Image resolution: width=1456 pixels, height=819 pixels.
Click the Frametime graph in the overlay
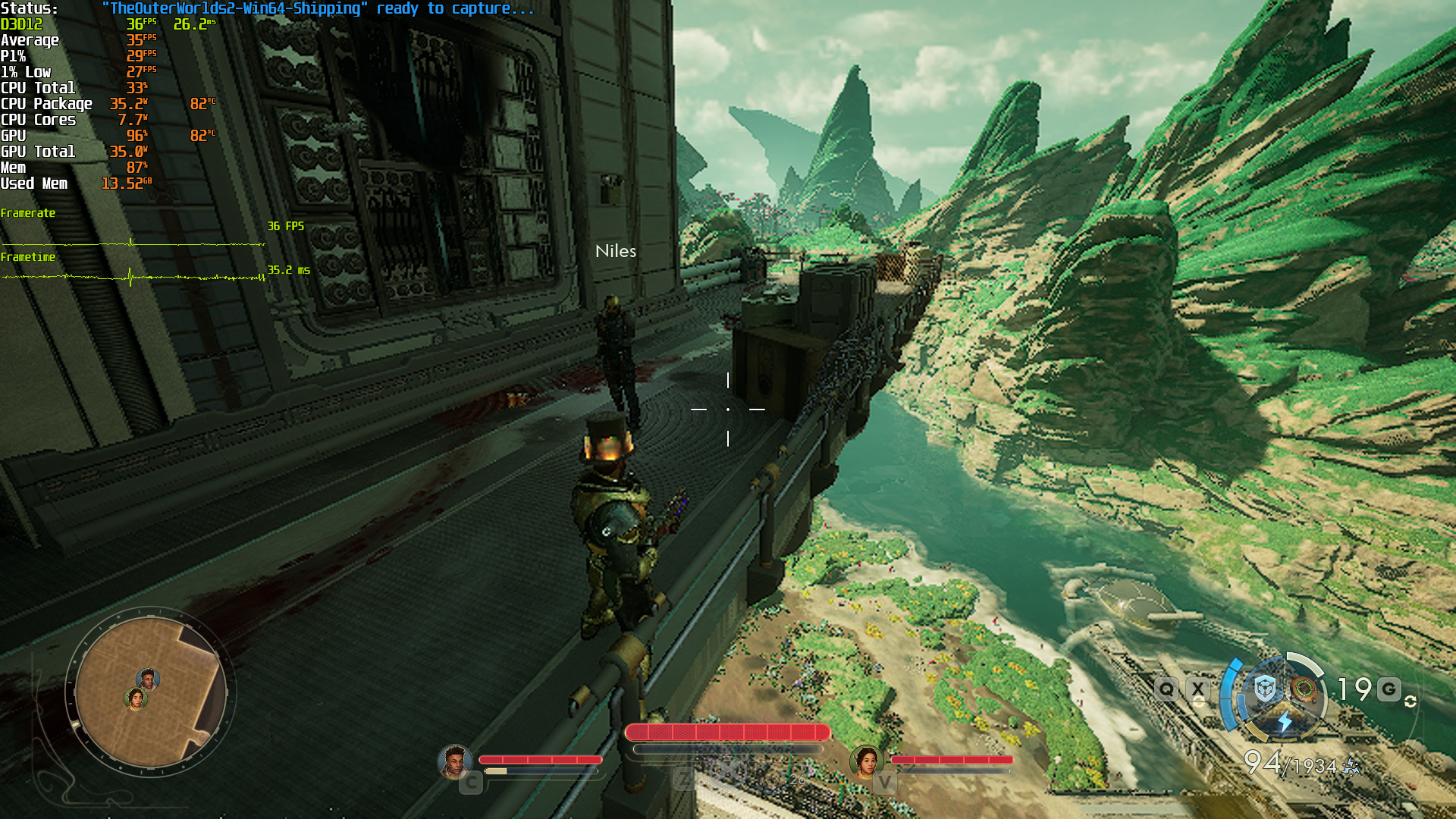pos(129,278)
